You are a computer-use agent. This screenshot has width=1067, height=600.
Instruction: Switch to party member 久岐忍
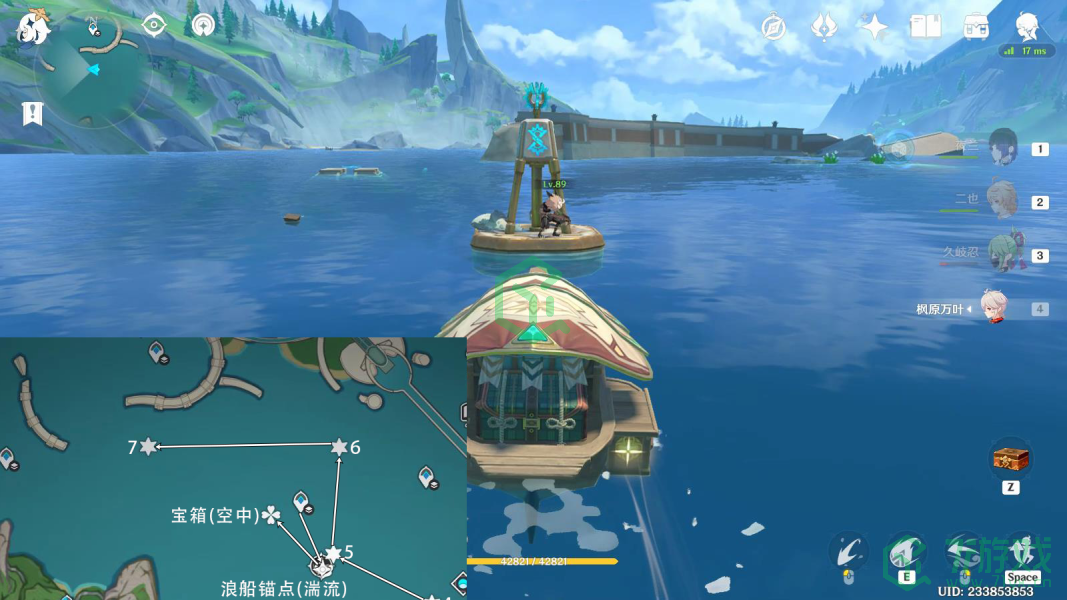[1002, 254]
